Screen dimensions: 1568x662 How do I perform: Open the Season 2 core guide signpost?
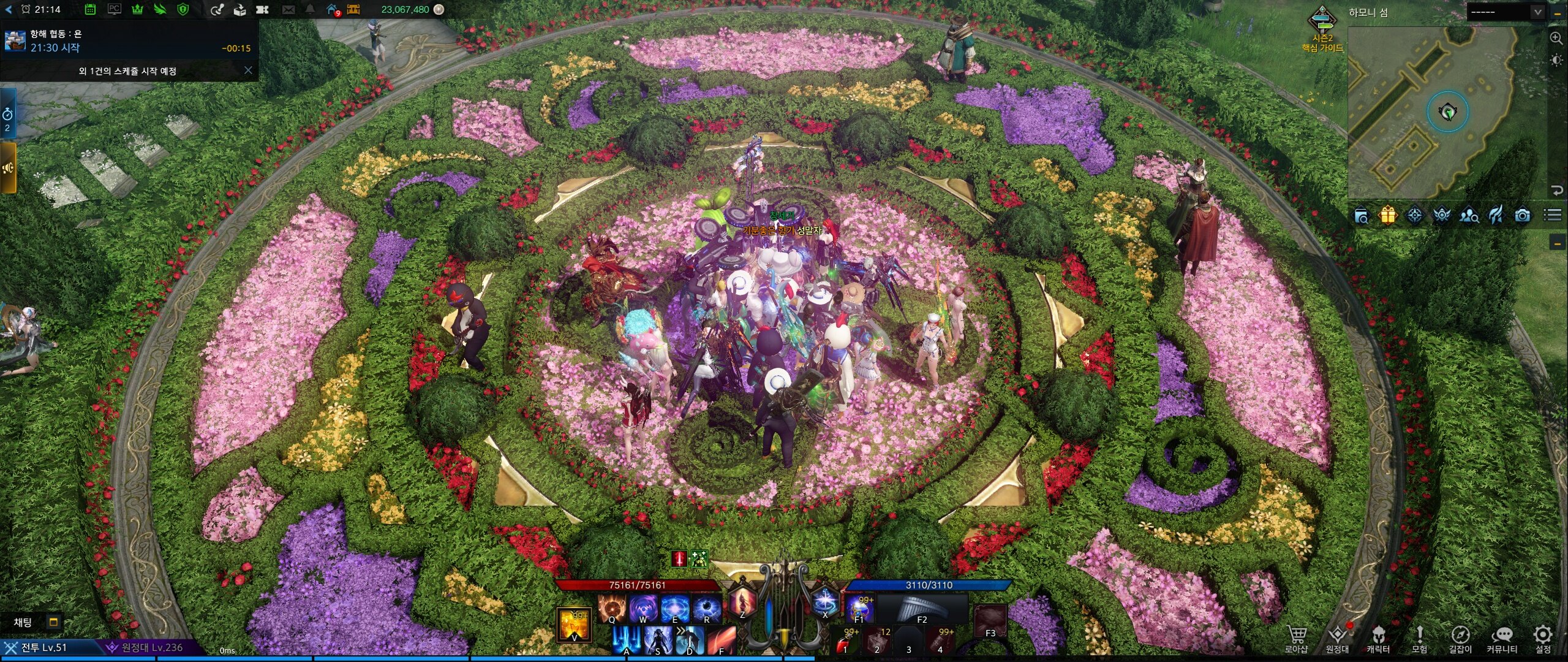tap(1322, 28)
